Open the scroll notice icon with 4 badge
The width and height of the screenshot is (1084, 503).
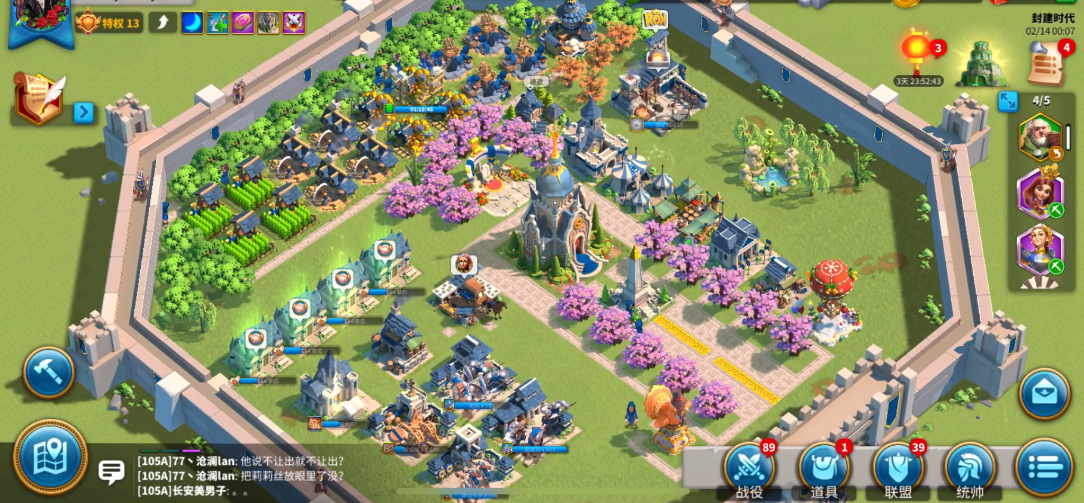pos(1046,62)
